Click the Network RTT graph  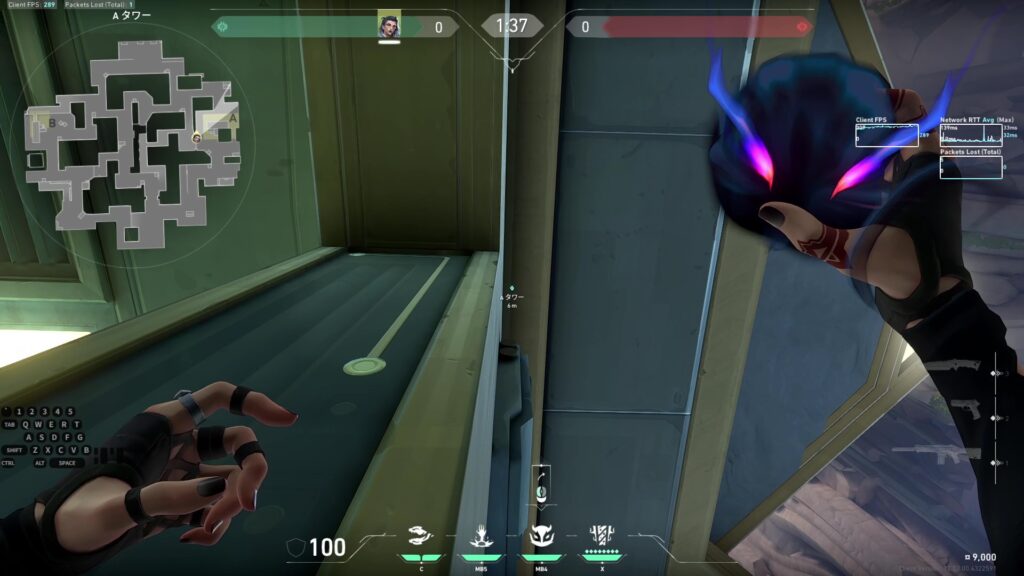tap(970, 135)
